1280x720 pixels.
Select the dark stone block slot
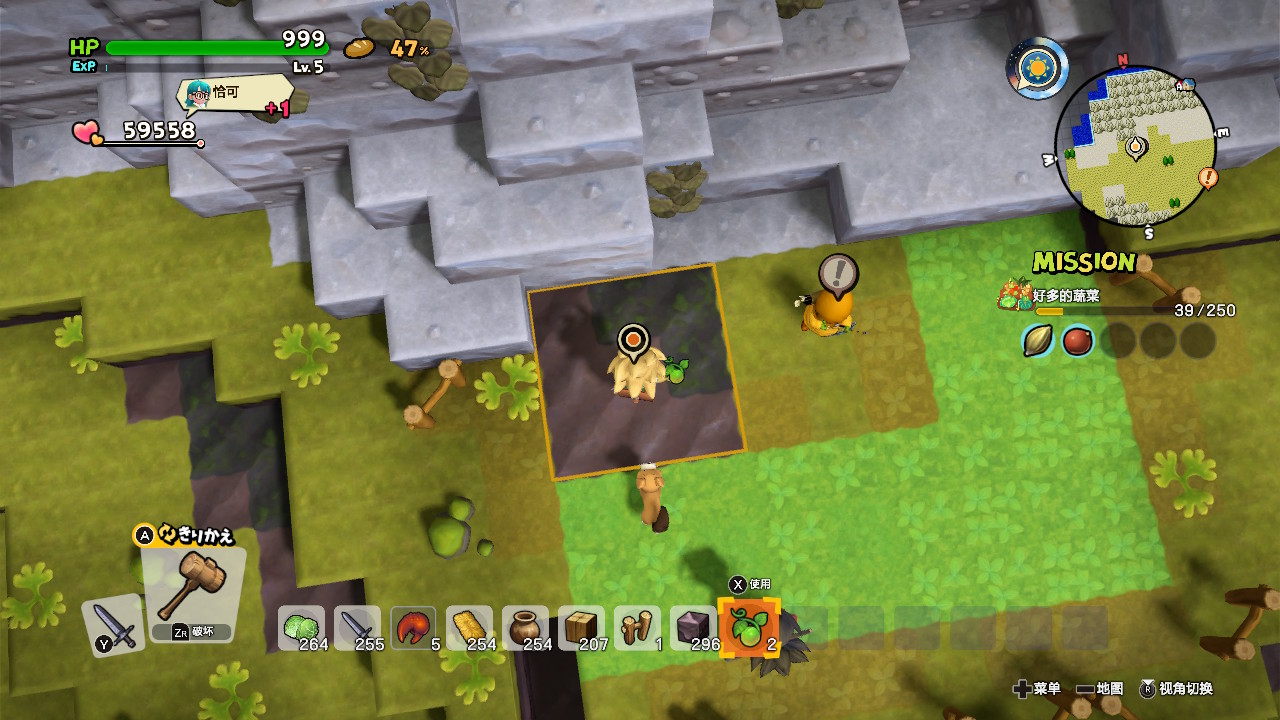click(x=693, y=628)
